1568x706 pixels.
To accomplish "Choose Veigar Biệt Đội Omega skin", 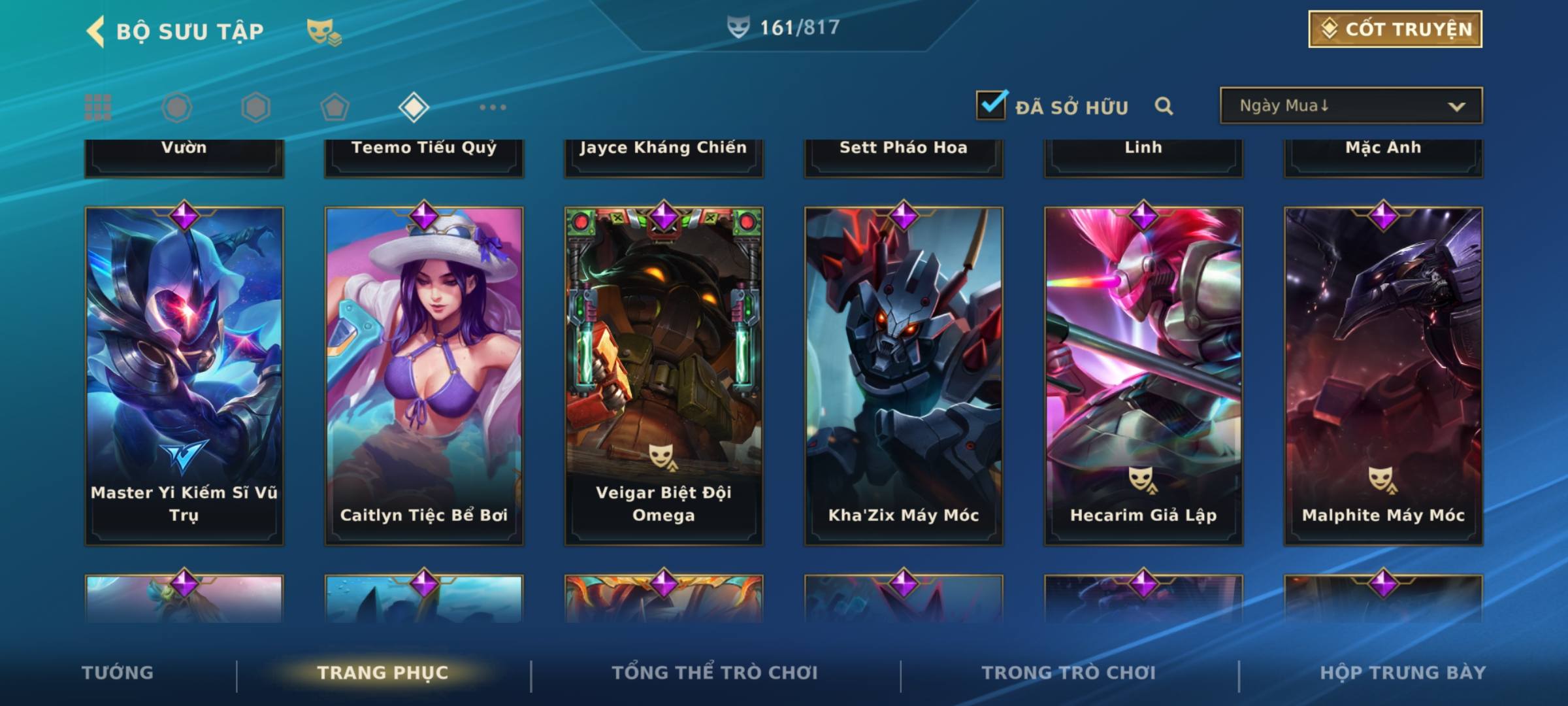I will click(x=664, y=376).
